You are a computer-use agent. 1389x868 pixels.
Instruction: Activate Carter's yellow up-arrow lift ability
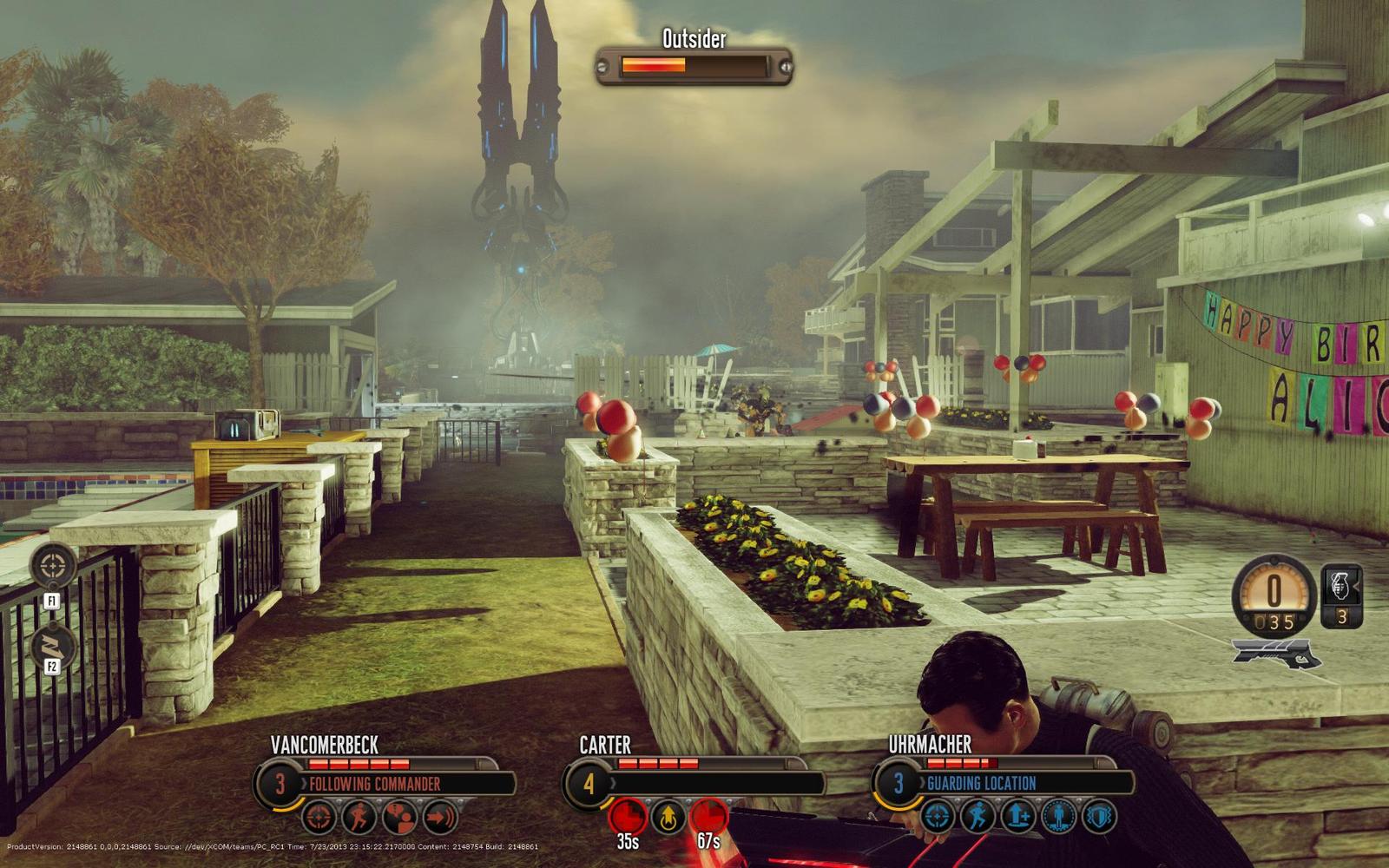[668, 817]
